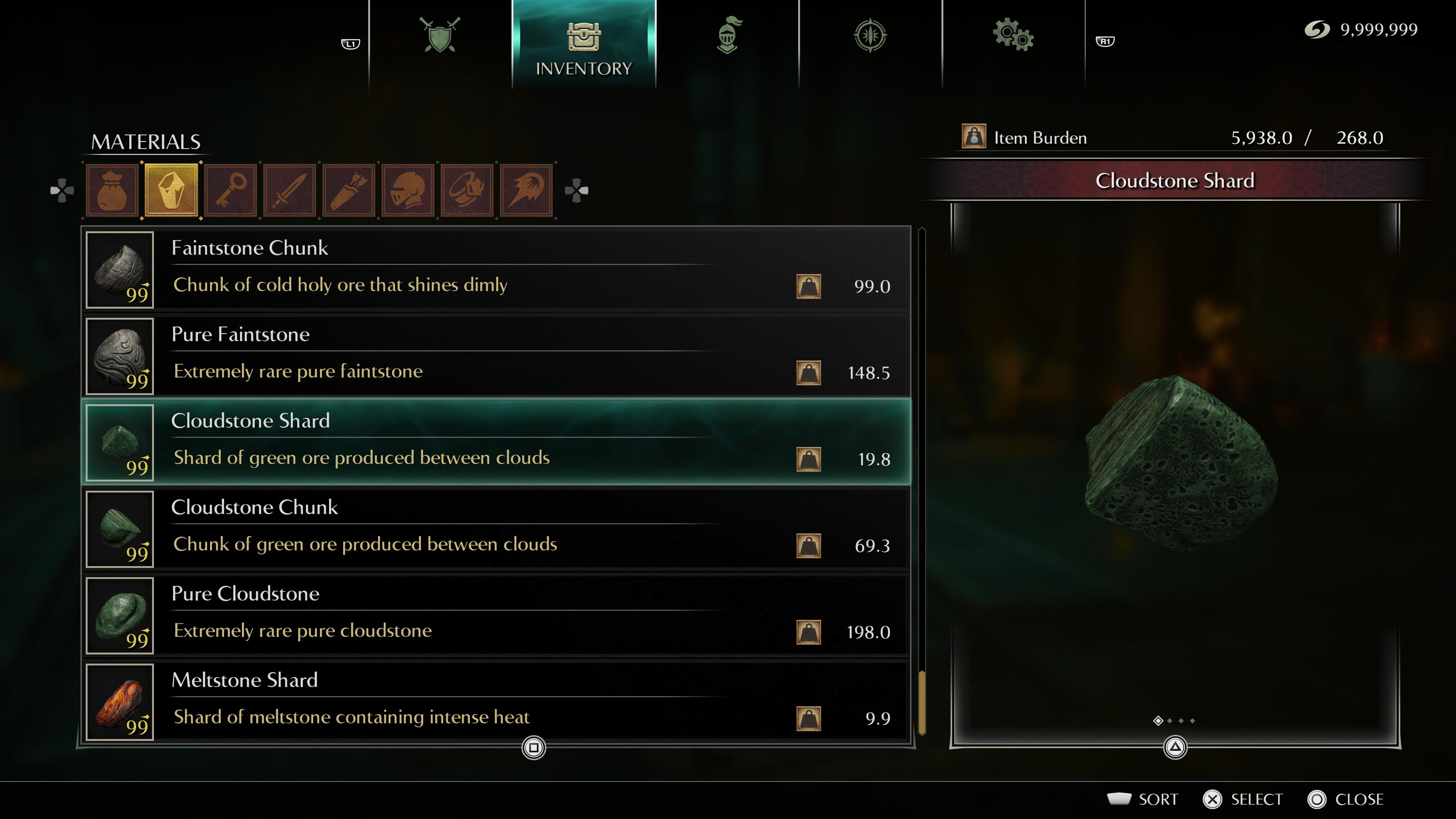View the helmet armor category

tap(408, 190)
